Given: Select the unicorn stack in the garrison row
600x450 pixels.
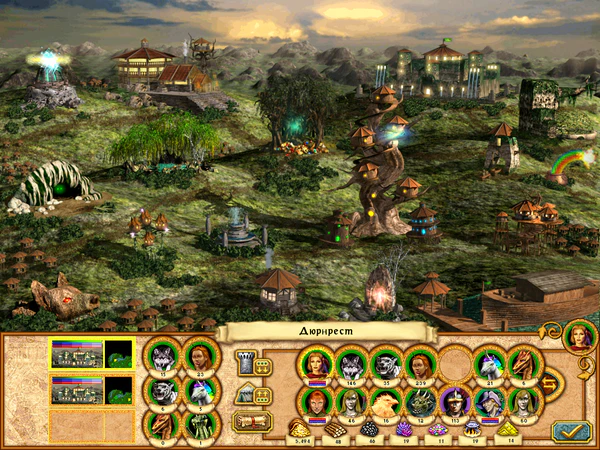Looking at the screenshot, I should (490, 363).
